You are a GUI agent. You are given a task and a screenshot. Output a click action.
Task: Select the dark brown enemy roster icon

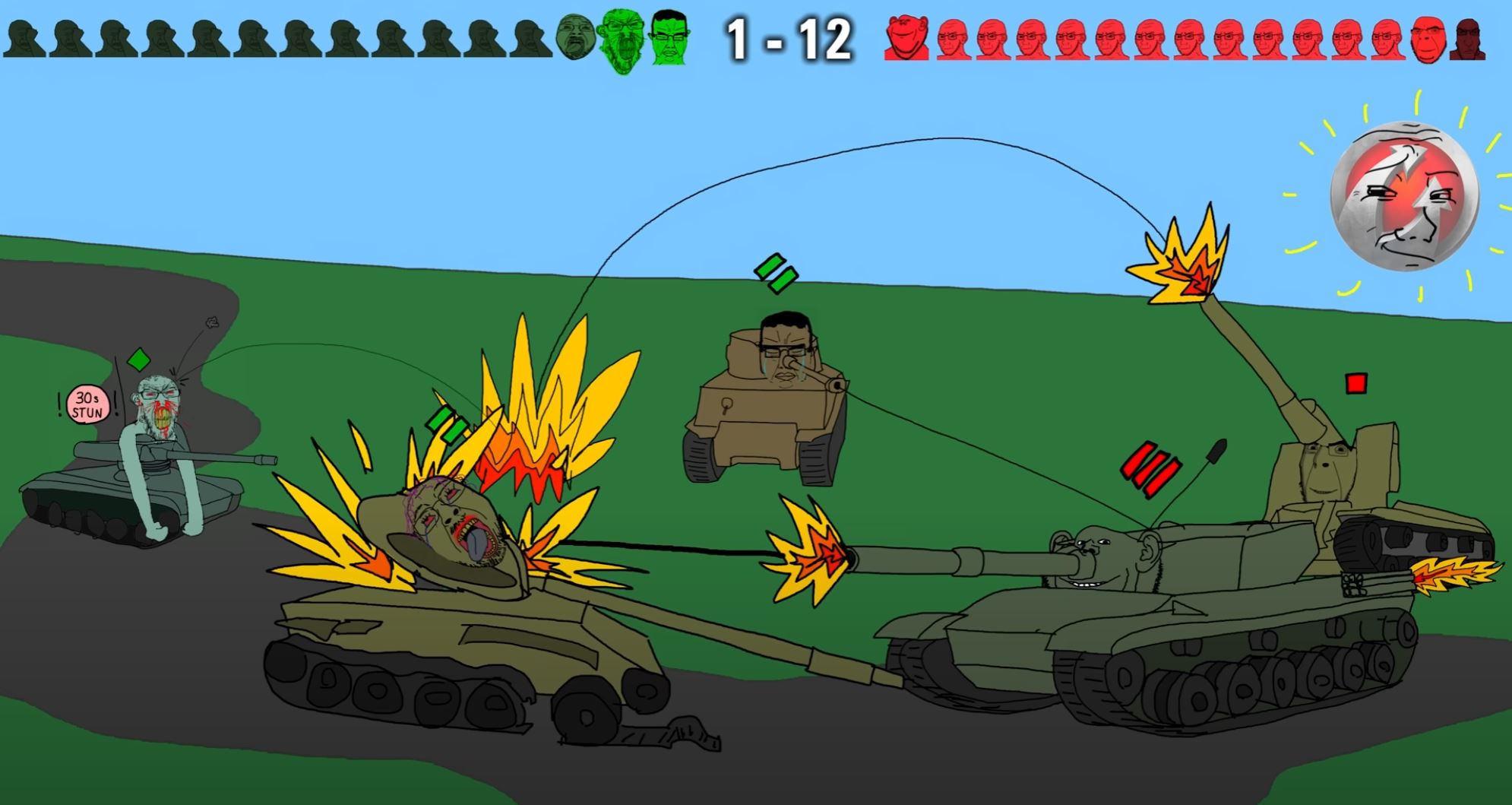[x=1467, y=40]
